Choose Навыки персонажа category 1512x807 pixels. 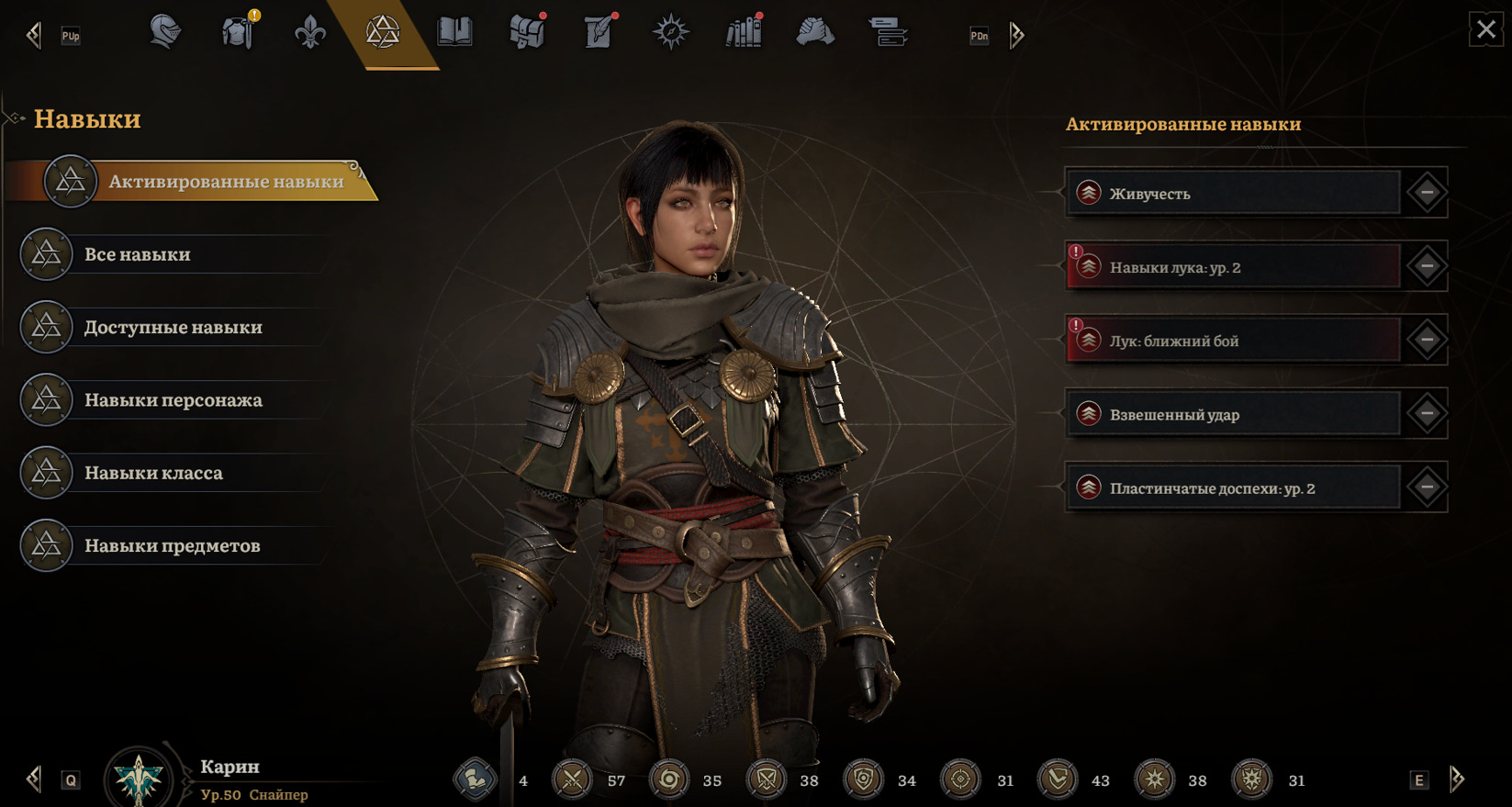173,400
